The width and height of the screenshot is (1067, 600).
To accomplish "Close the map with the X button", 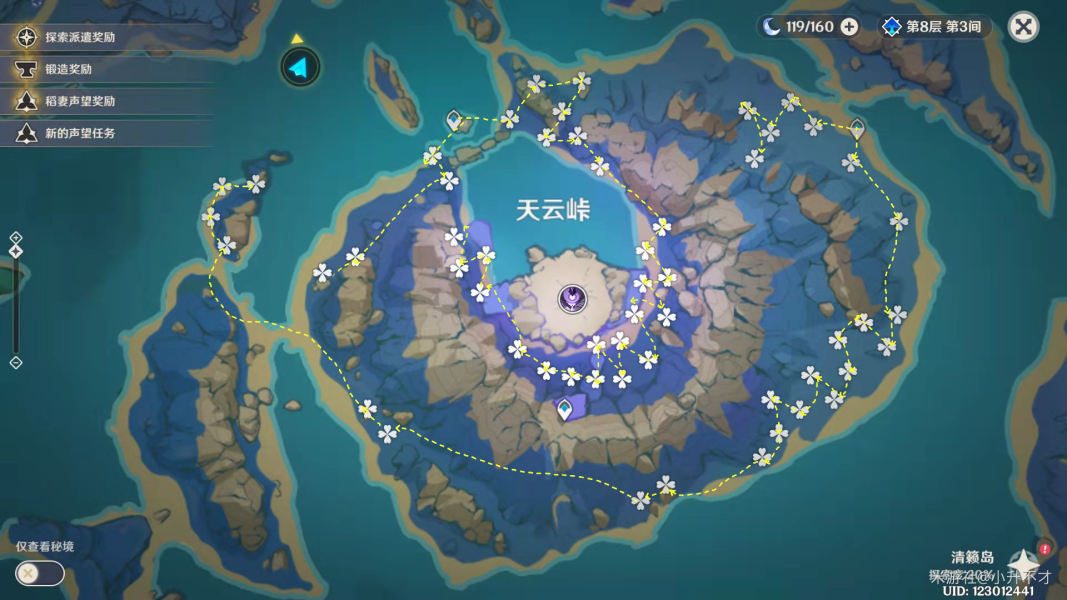I will click(x=1023, y=27).
